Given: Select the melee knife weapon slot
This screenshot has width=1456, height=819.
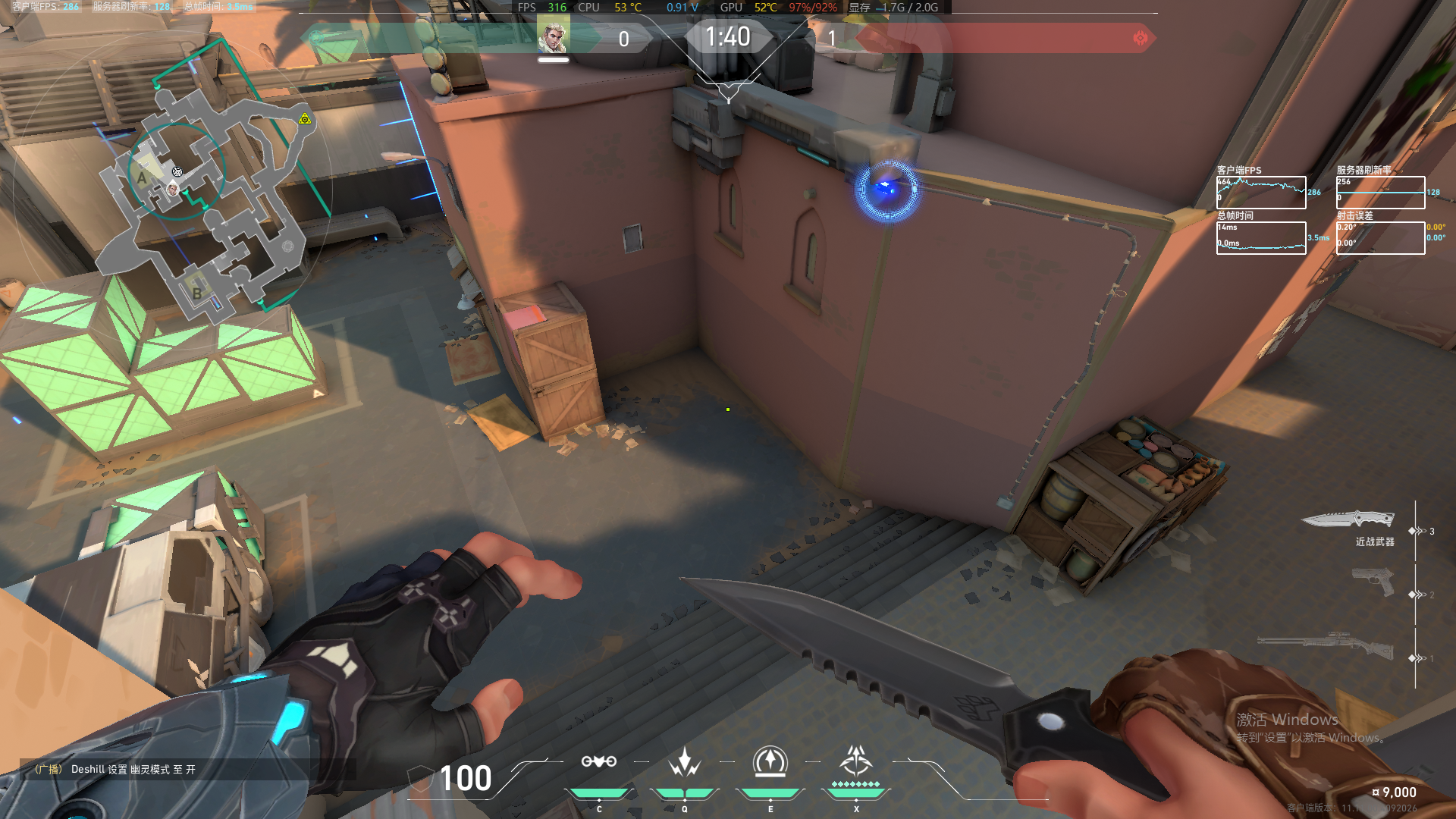Looking at the screenshot, I should coord(1349,520).
